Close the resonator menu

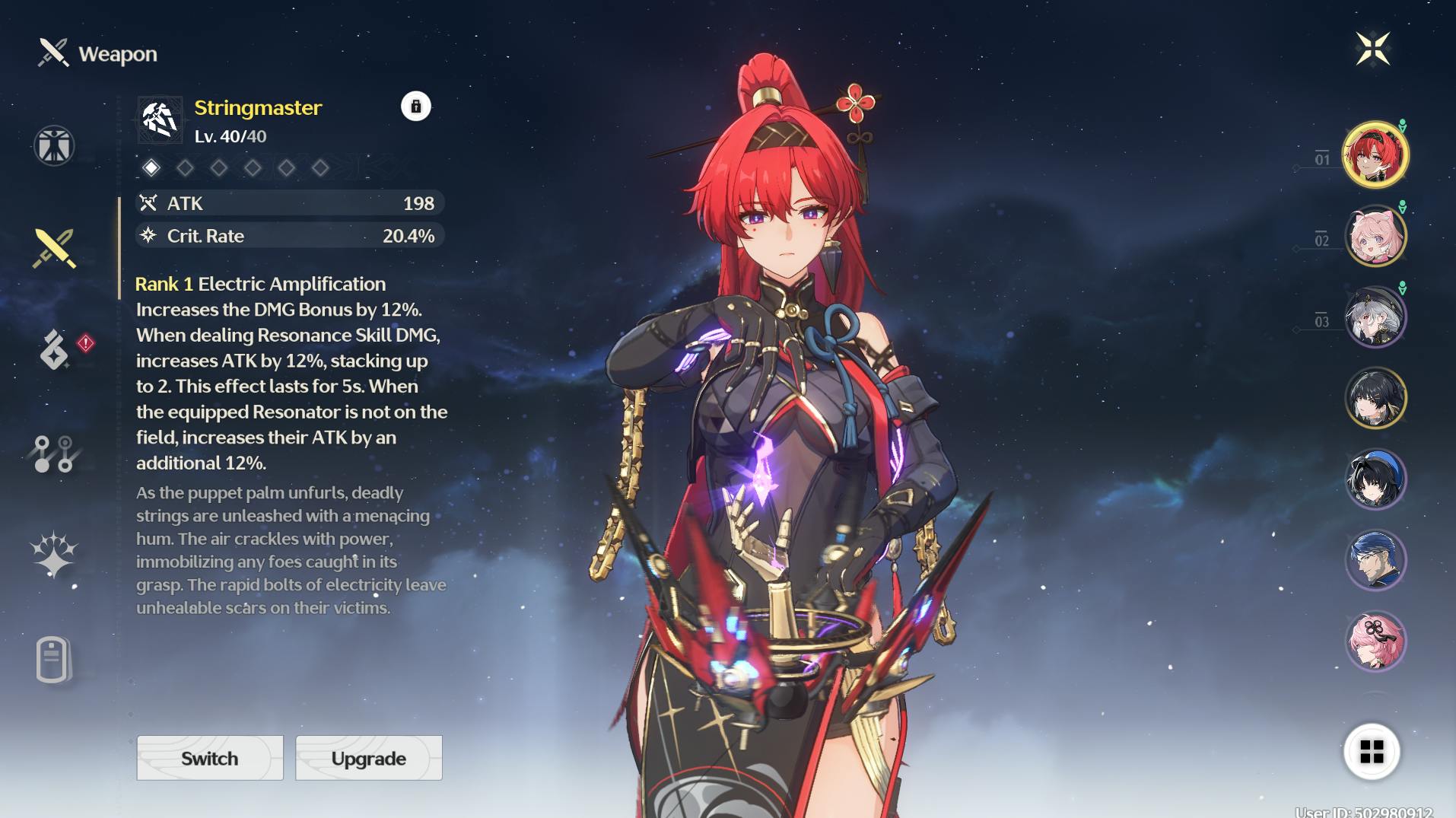(x=1373, y=49)
